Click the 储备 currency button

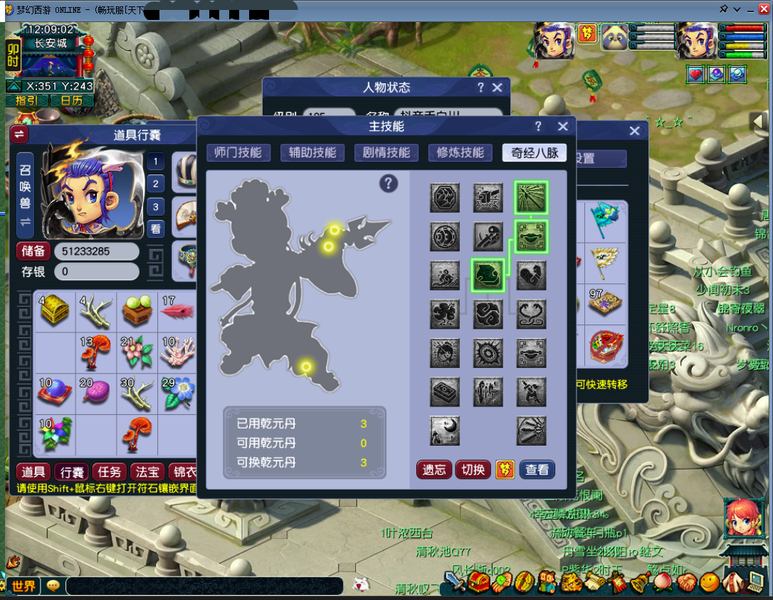point(31,251)
